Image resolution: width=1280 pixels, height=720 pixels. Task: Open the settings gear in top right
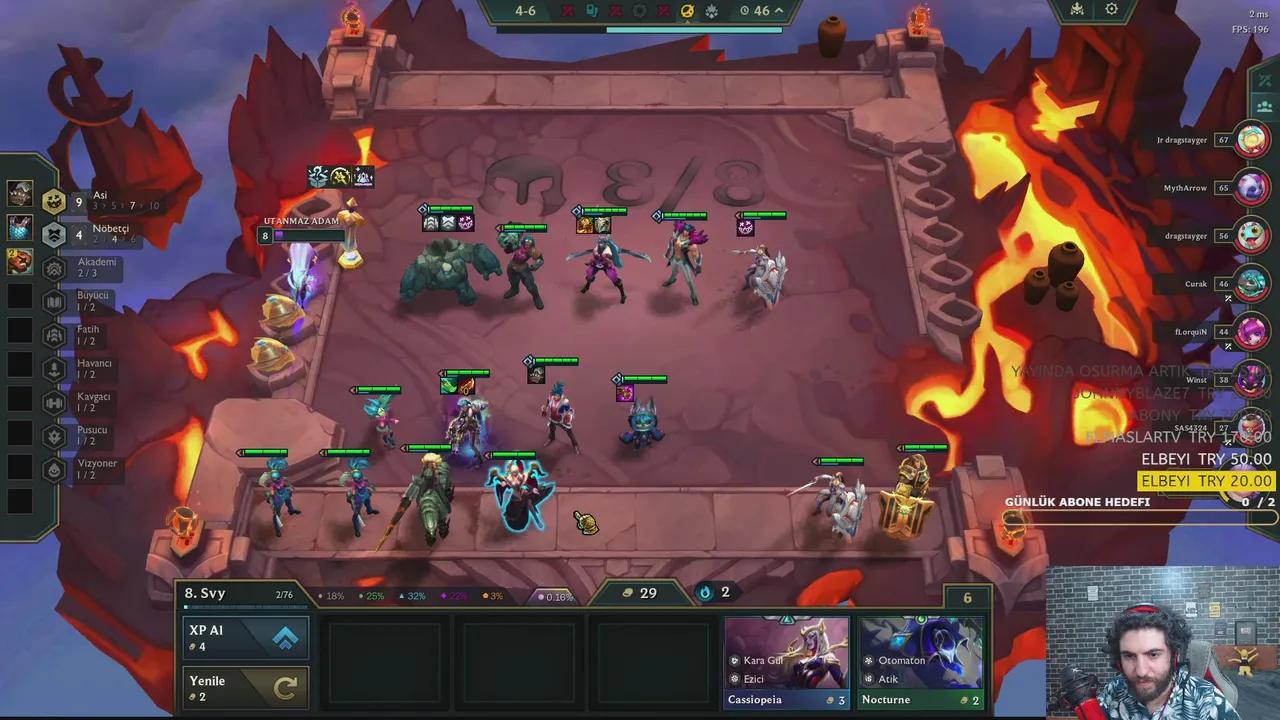pyautogui.click(x=1111, y=9)
